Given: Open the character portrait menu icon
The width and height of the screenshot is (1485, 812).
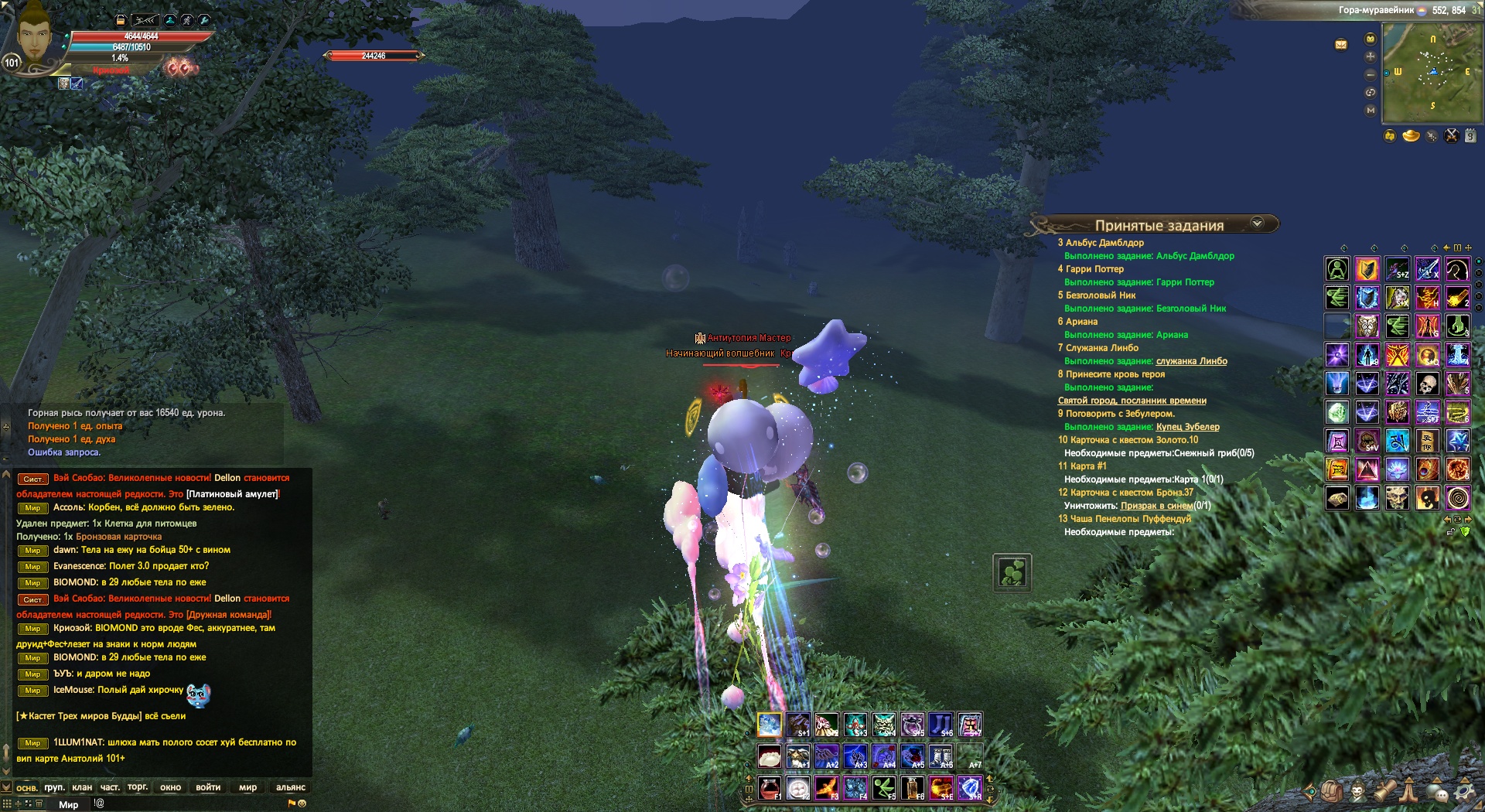Looking at the screenshot, I should click(1358, 792).
